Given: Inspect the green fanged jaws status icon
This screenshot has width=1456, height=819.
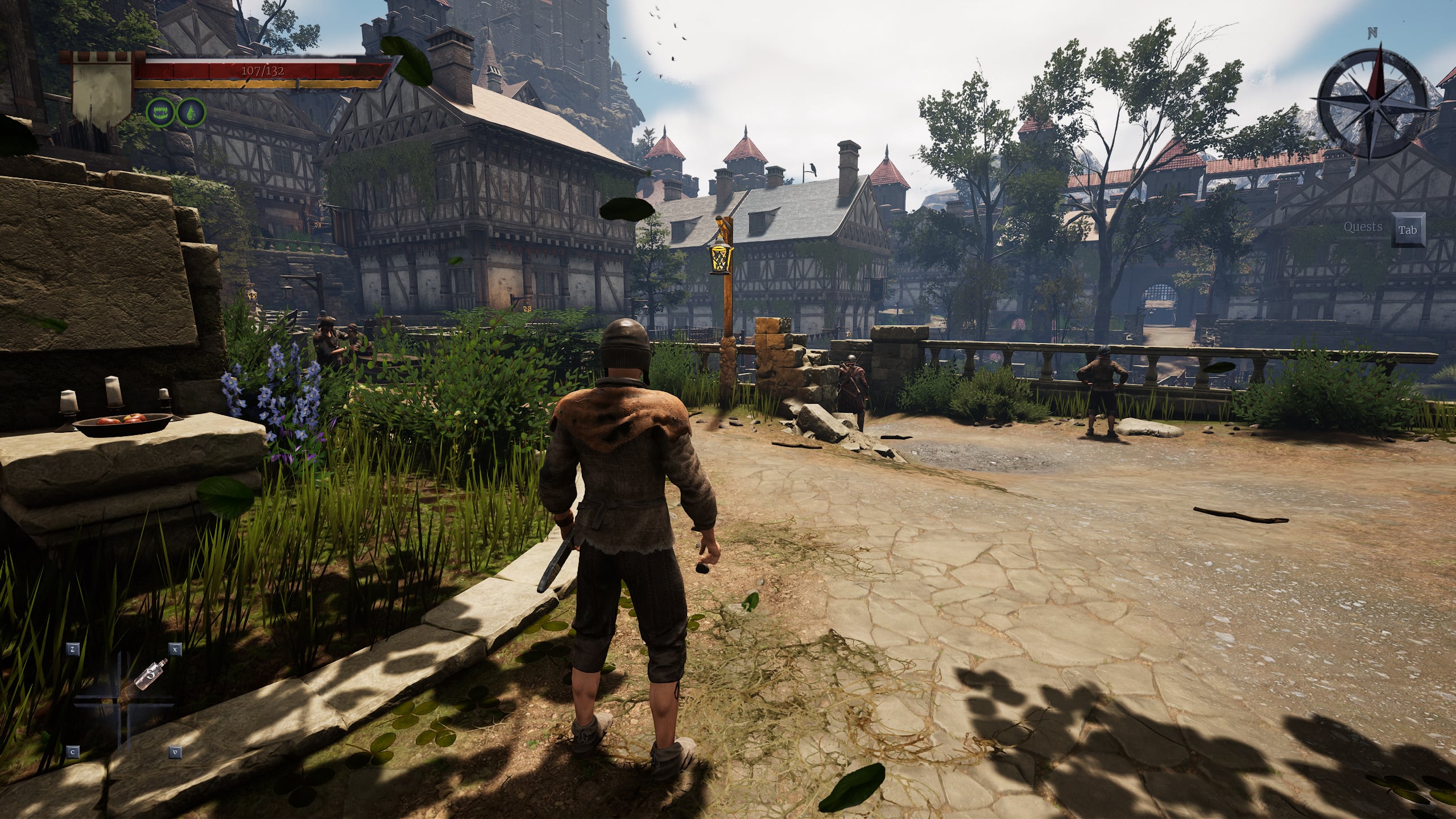Looking at the screenshot, I should pos(160,112).
